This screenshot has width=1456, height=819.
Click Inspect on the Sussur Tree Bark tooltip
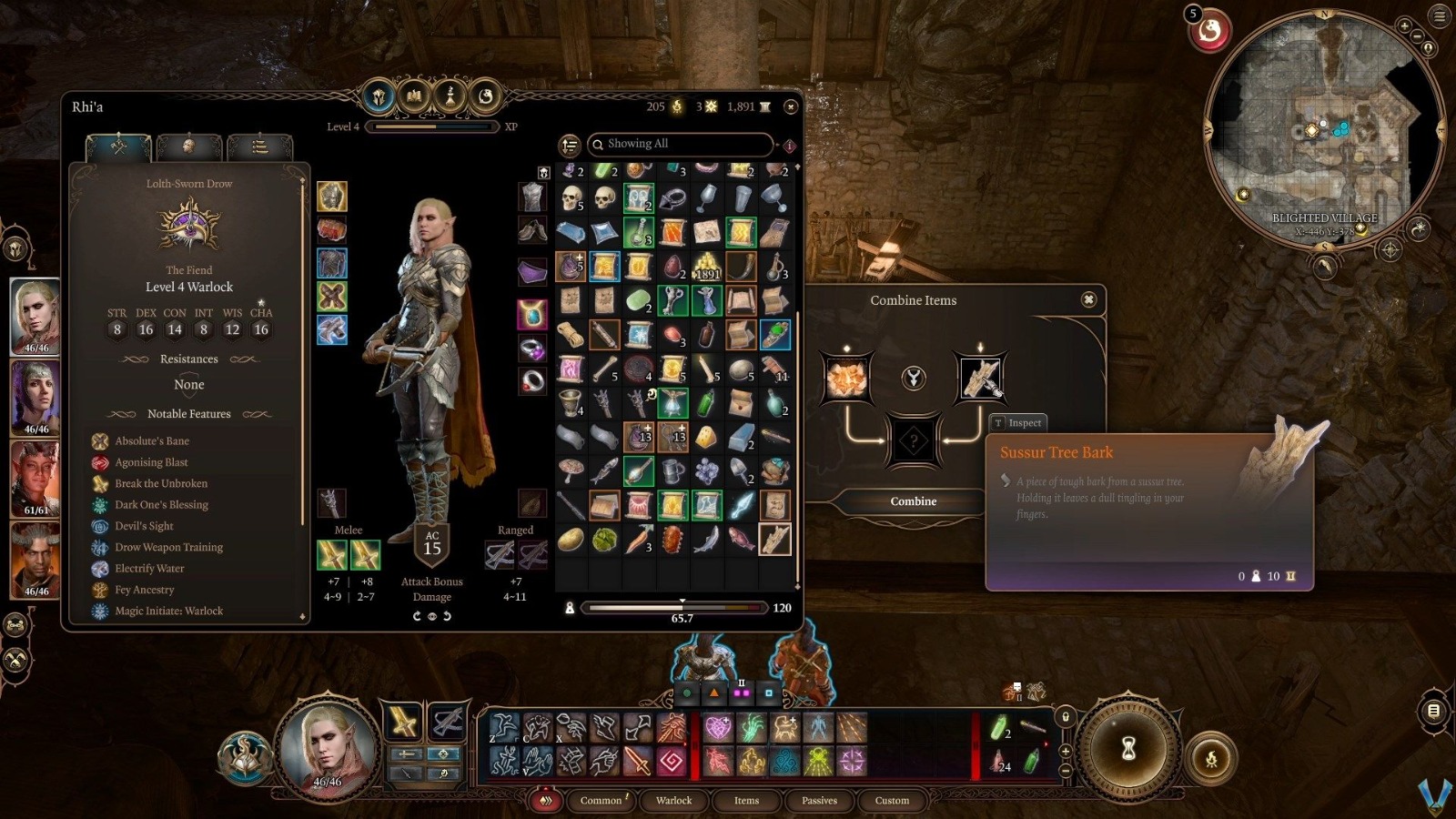[1019, 422]
